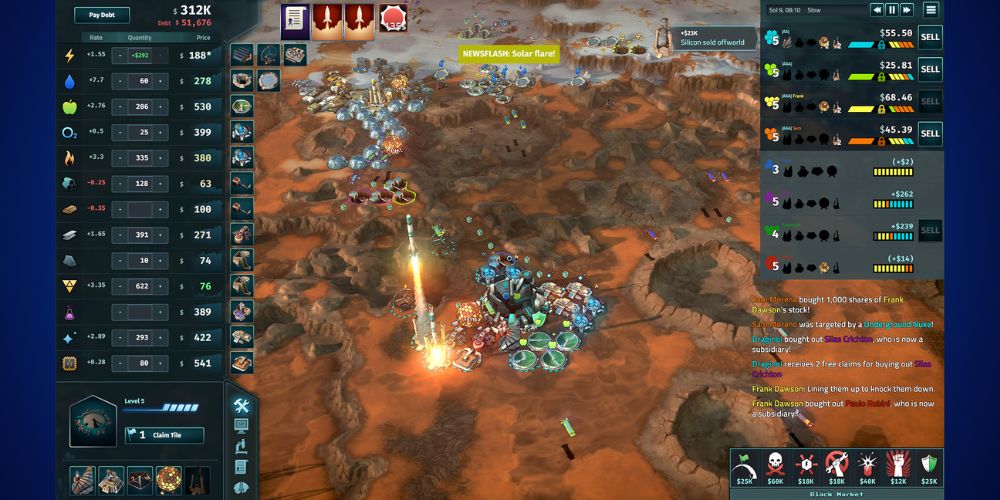Select the red hexagon ability icon

click(x=392, y=18)
